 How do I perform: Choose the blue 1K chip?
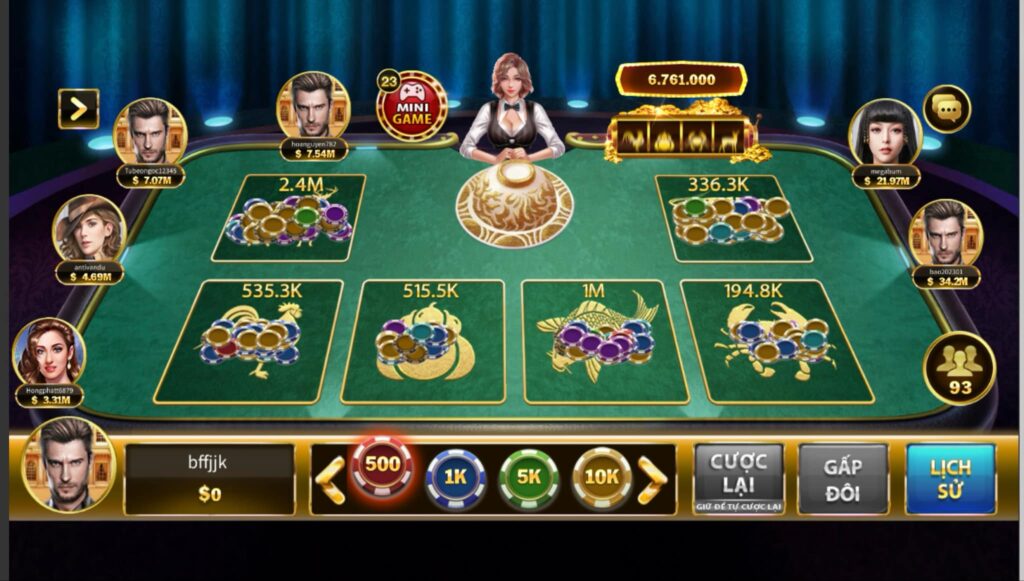[x=455, y=478]
